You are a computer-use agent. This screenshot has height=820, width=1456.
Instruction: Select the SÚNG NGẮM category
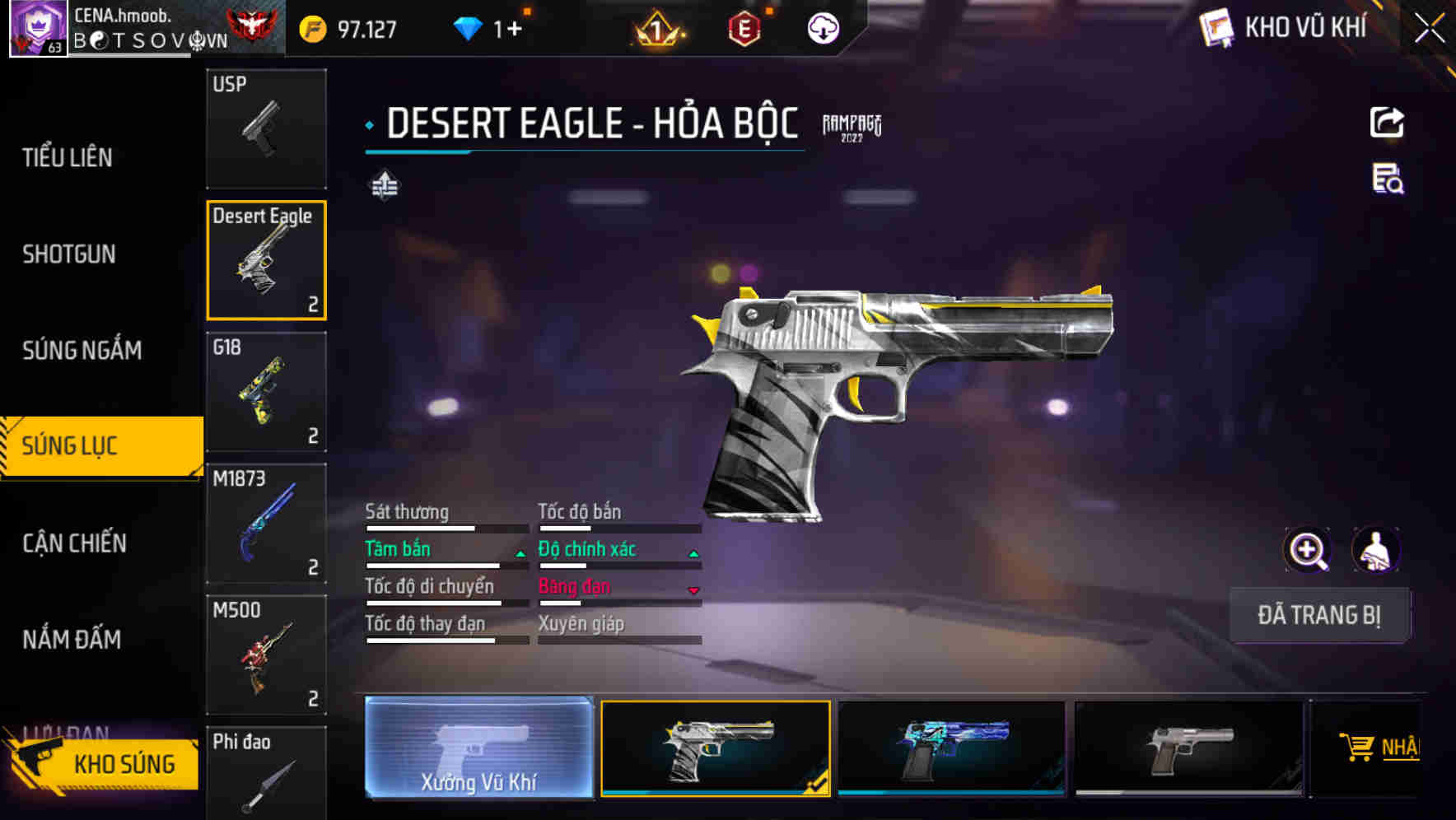tap(82, 350)
